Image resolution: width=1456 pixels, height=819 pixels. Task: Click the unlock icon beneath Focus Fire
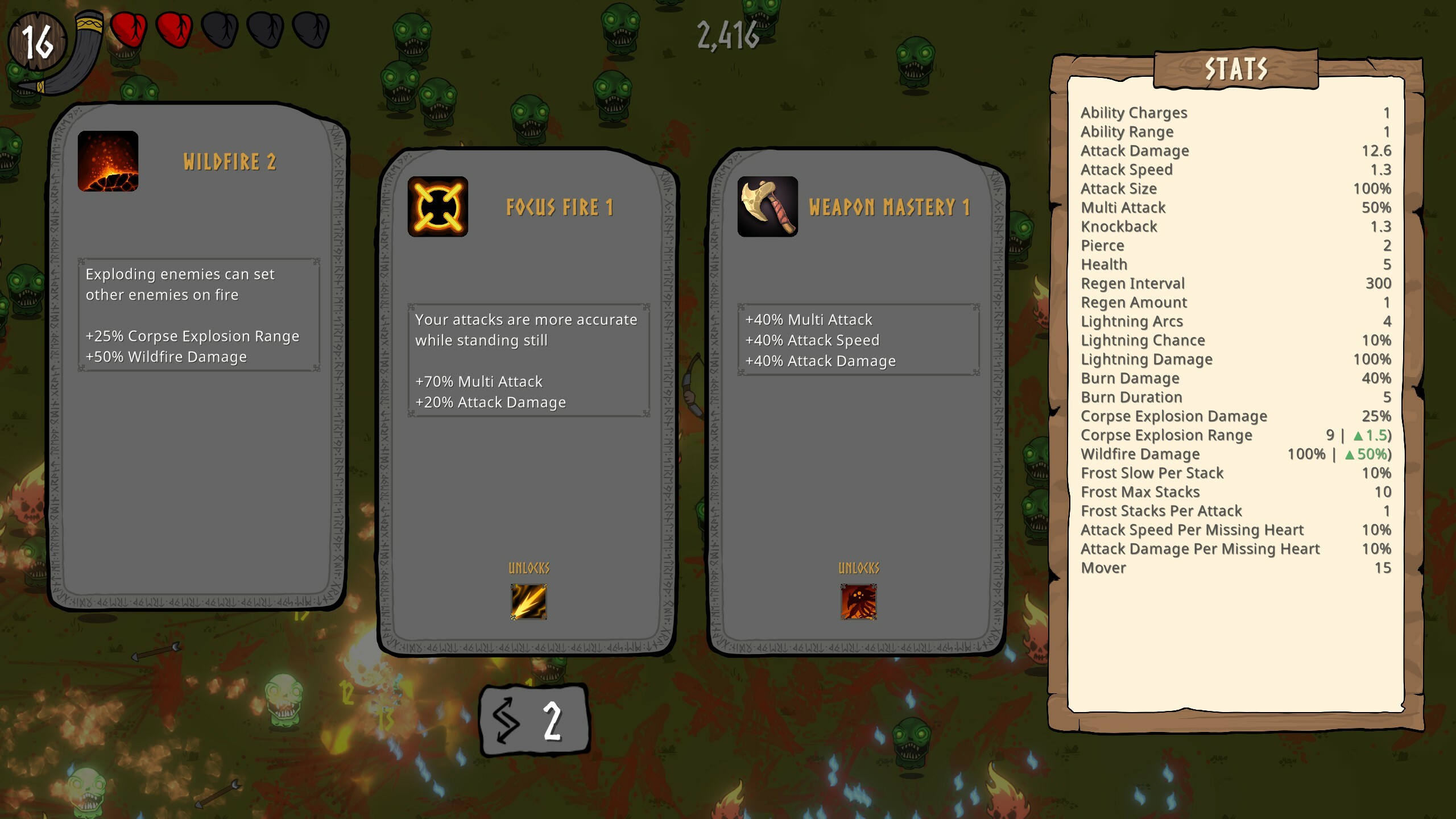[x=529, y=602]
